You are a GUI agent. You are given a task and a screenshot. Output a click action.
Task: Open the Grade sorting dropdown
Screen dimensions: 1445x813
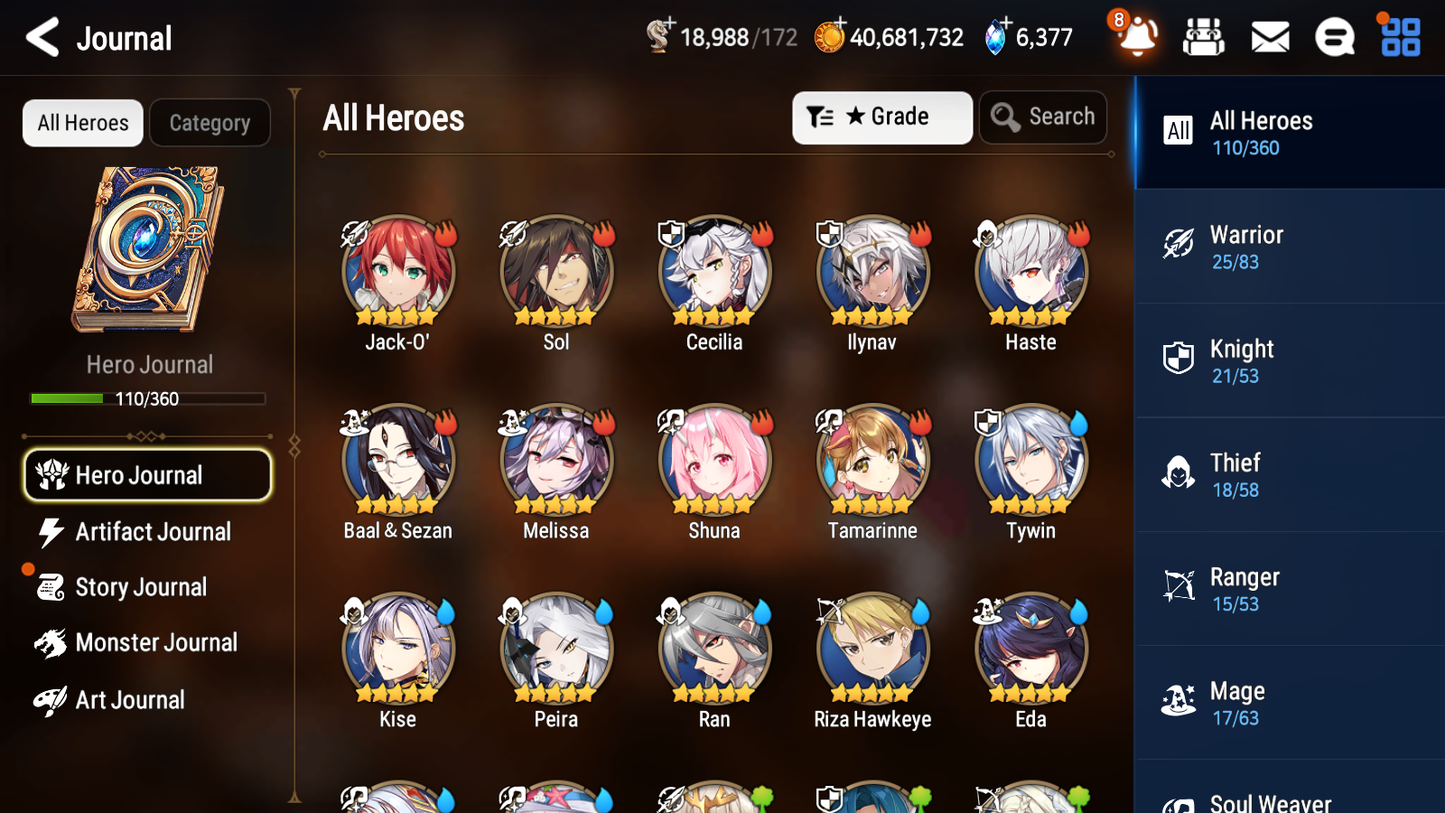882,117
